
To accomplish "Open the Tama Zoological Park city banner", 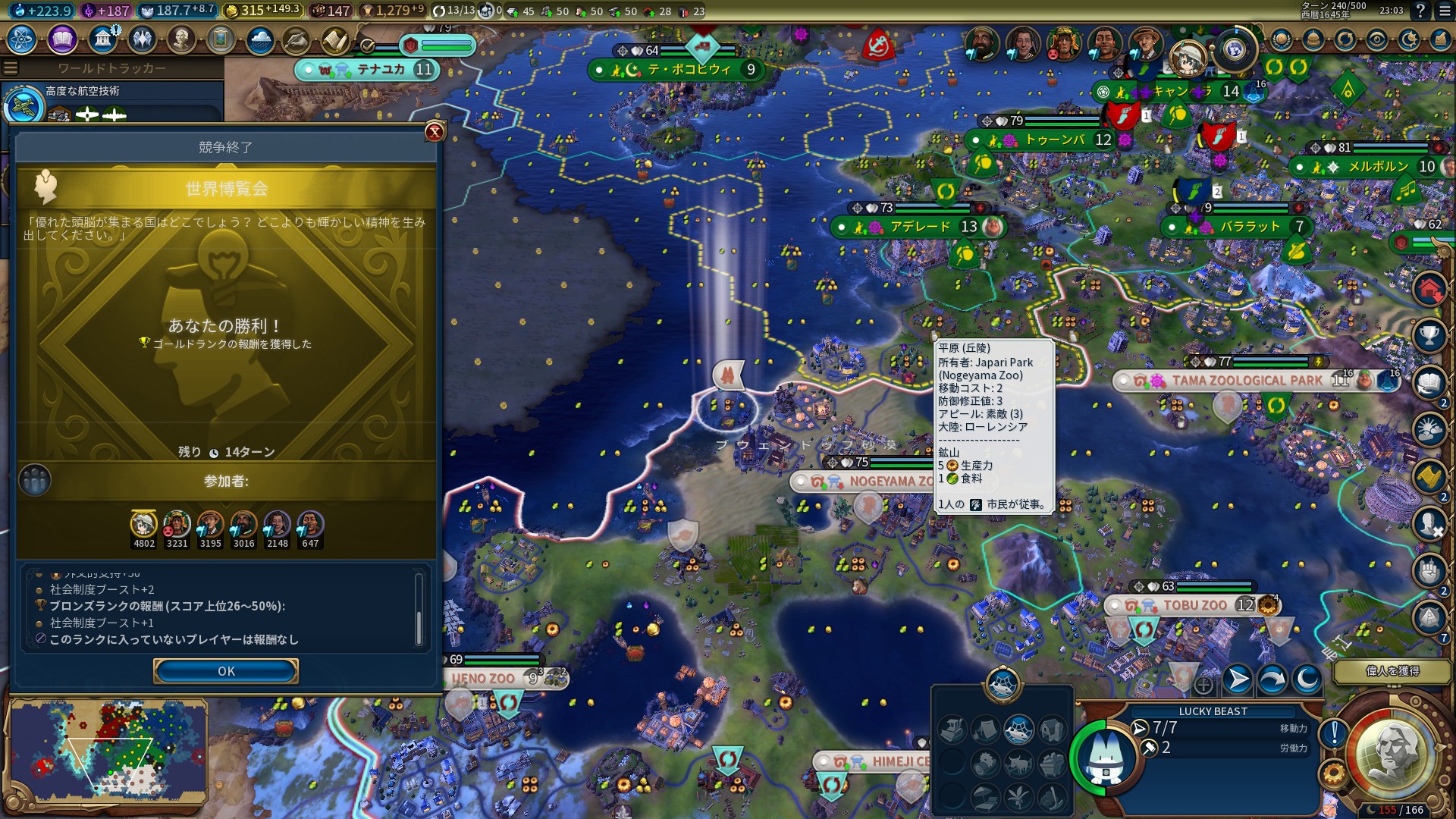I will pos(1246,381).
